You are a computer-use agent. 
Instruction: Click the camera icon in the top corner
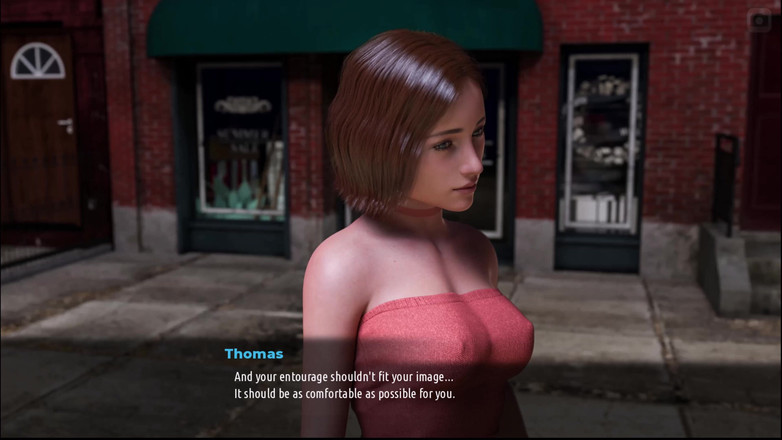[760, 20]
